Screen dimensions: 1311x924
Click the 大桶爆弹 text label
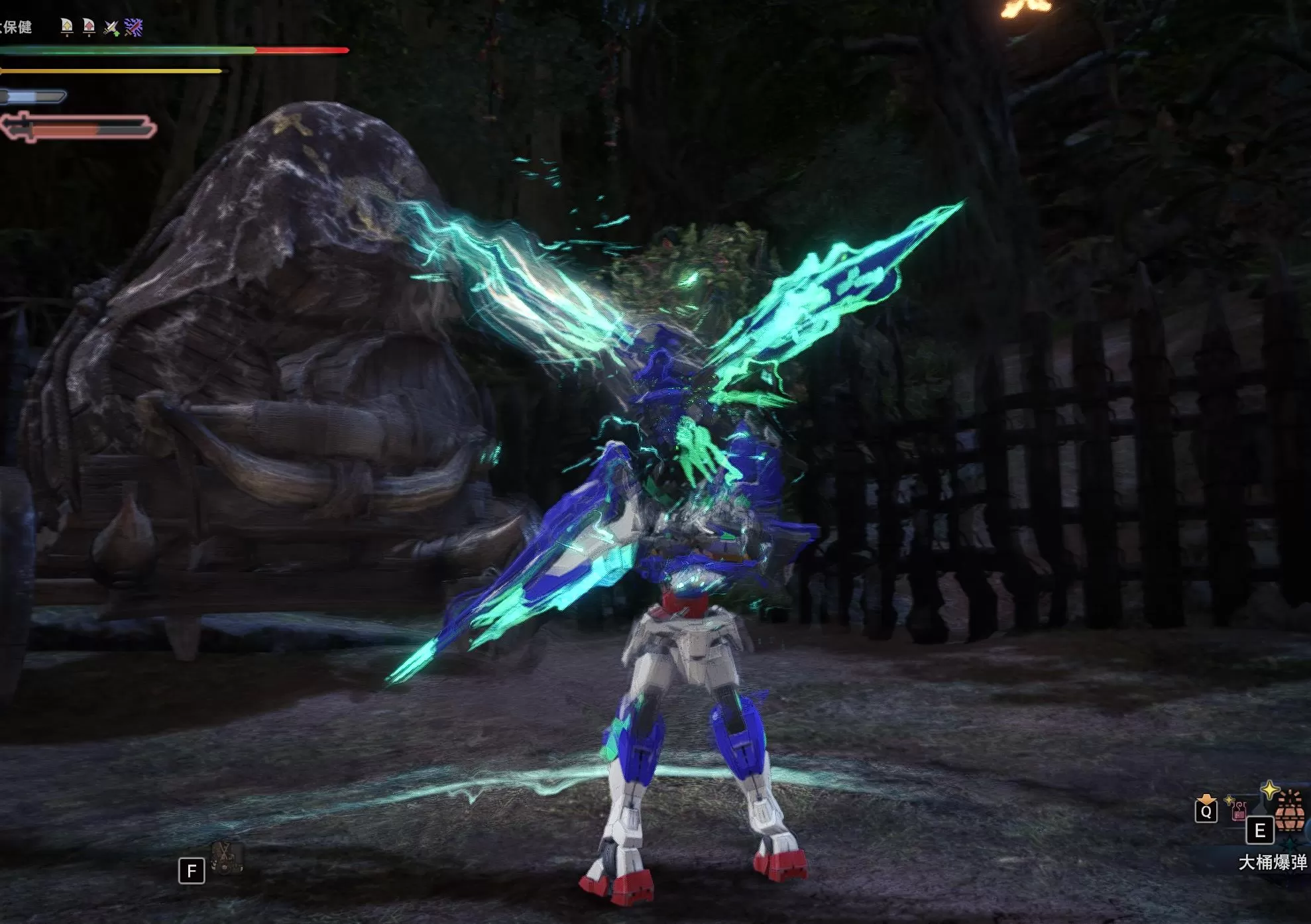coord(1272,862)
